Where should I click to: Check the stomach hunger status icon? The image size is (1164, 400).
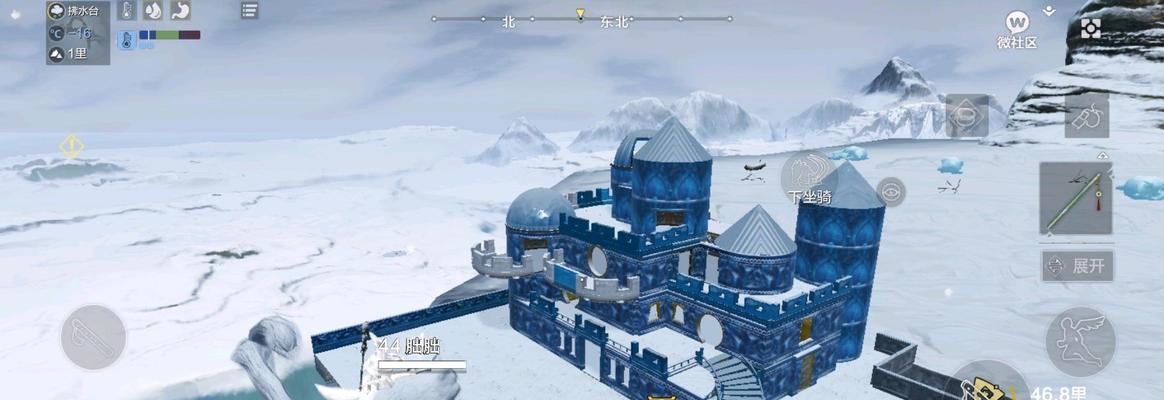point(181,11)
